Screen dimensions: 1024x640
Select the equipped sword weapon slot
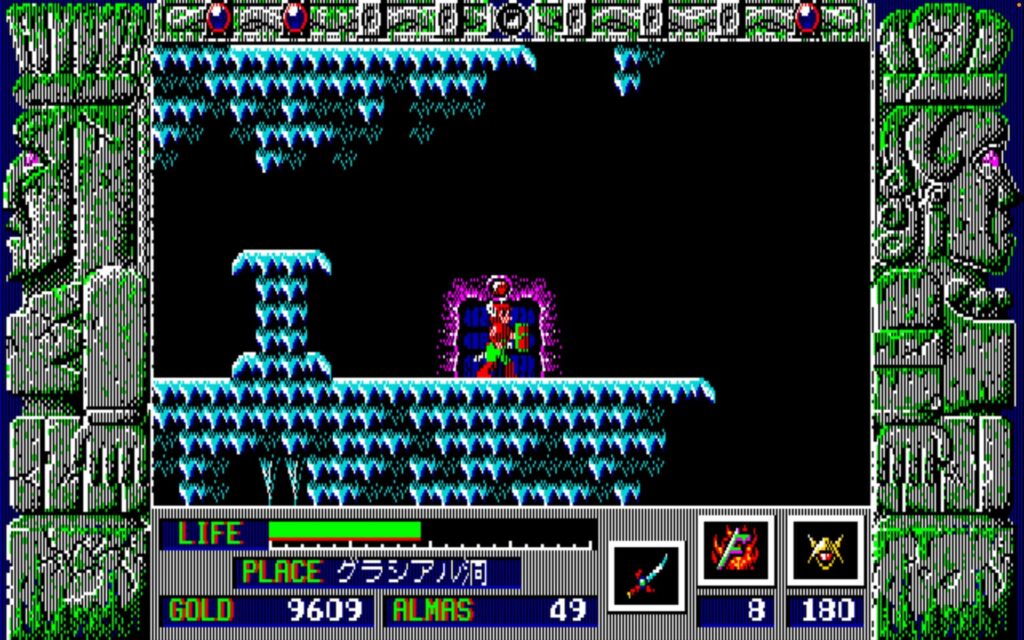click(645, 576)
